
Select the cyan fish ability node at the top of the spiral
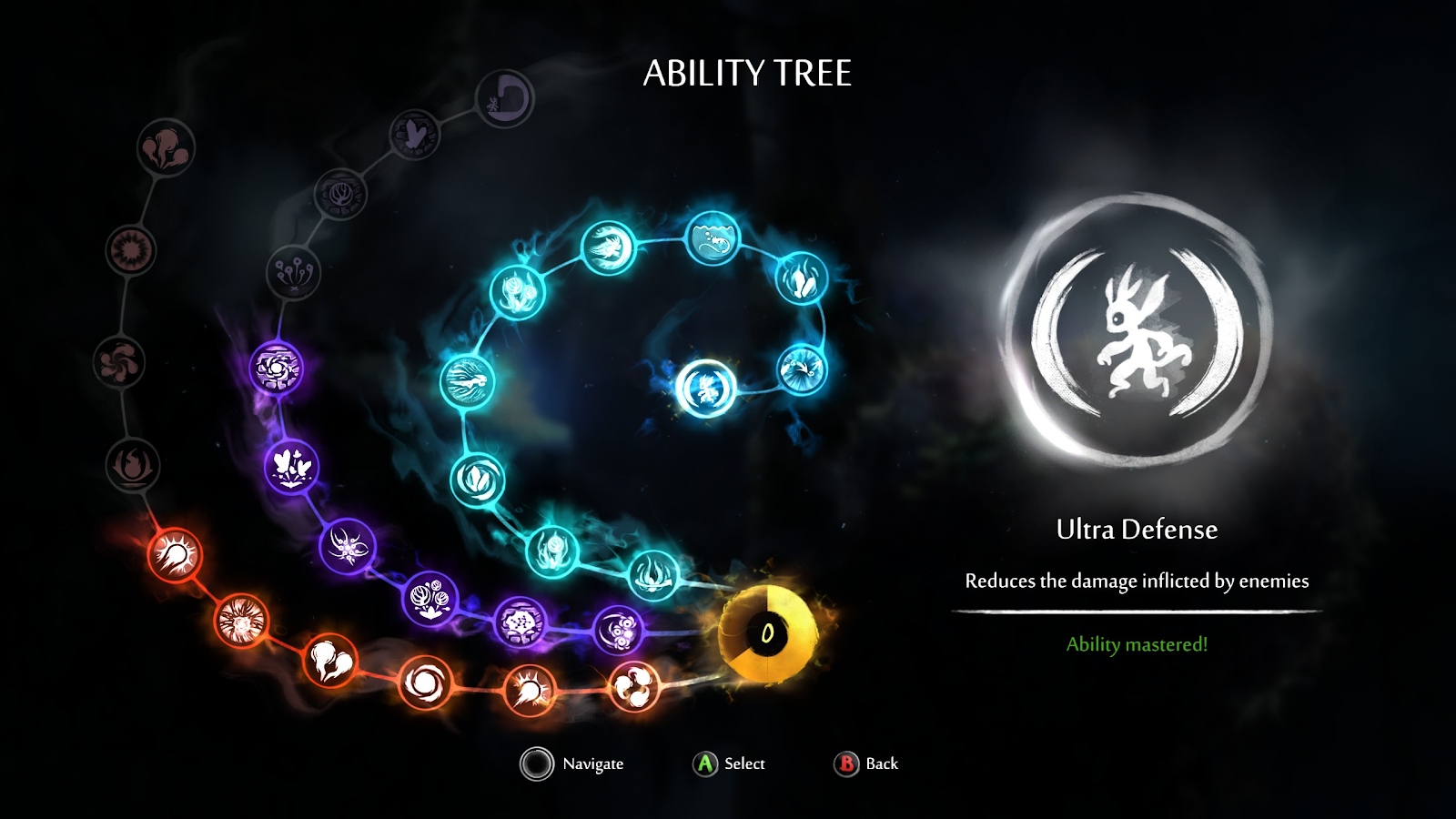[x=714, y=239]
